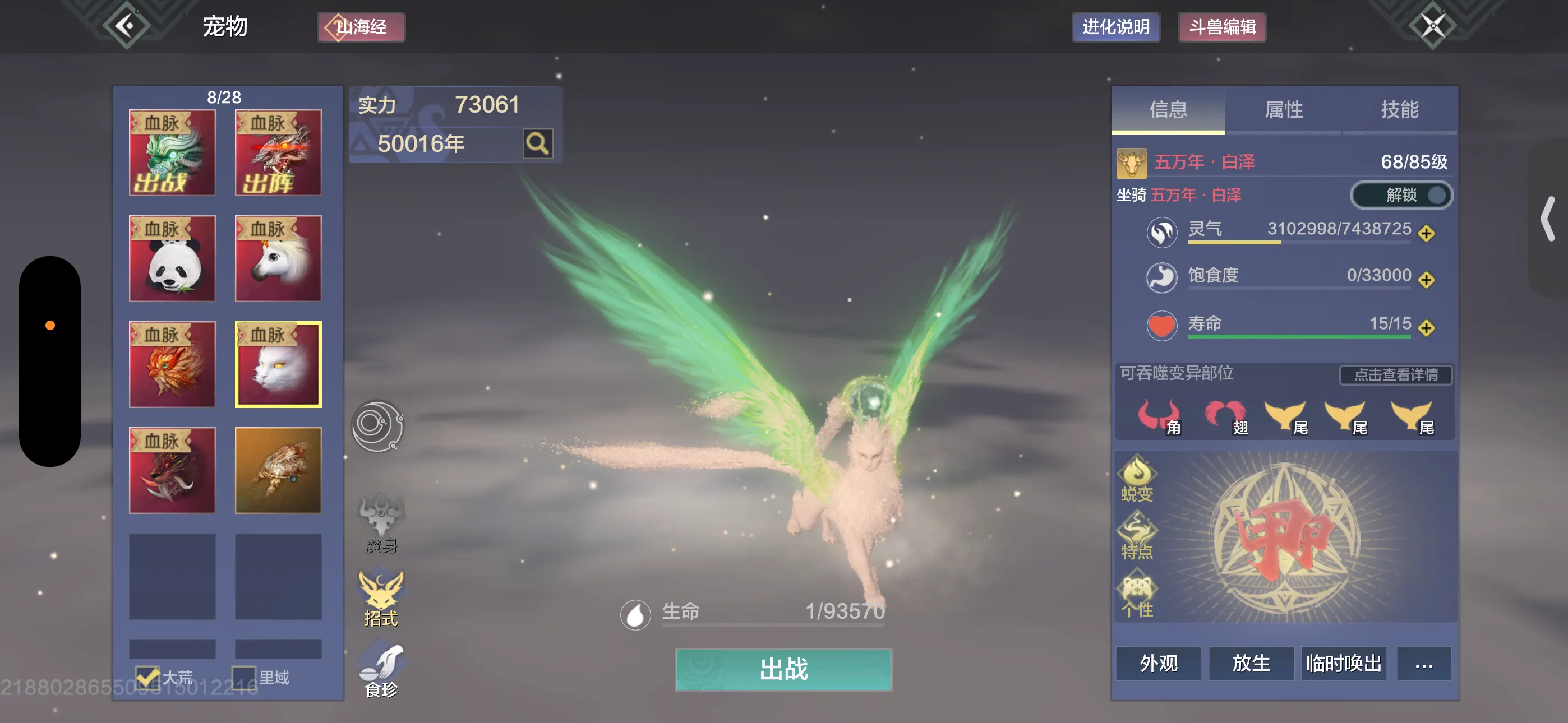Open the 山海经 encyclopedia
The width and height of the screenshot is (1568, 723).
click(361, 27)
